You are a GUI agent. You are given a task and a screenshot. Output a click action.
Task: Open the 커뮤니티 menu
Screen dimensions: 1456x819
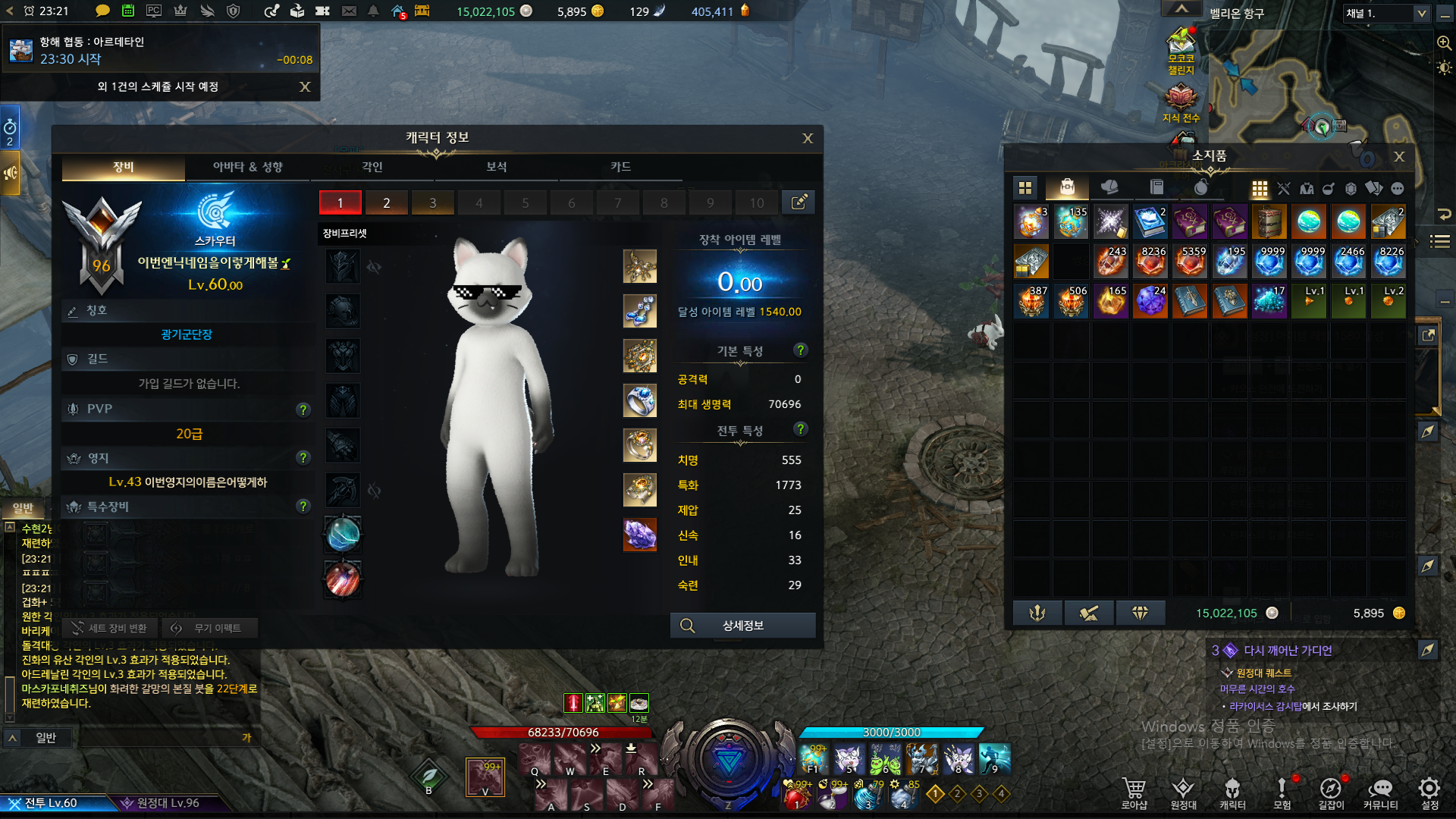point(1380,792)
